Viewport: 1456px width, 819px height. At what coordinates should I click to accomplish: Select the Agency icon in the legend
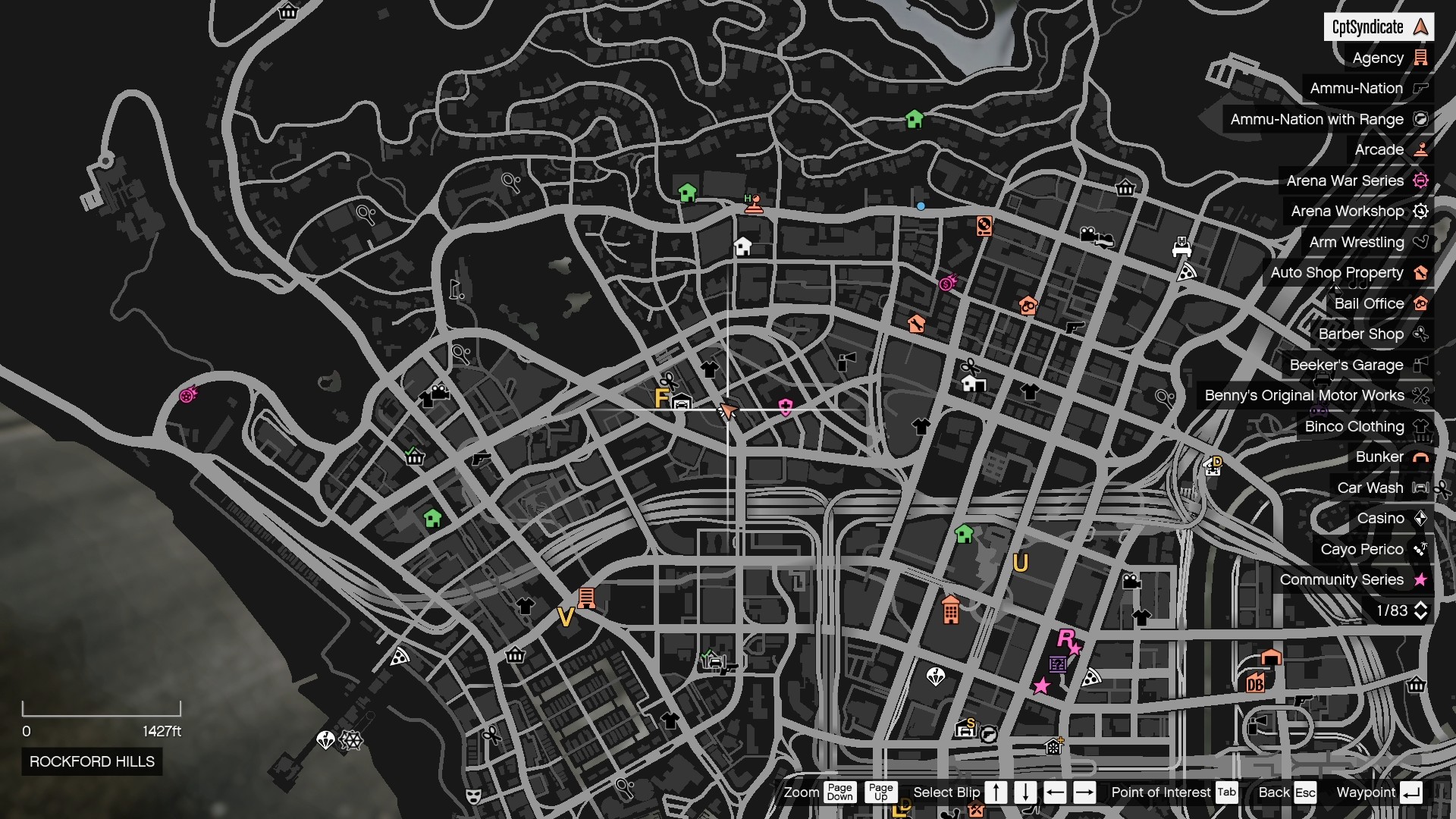(1422, 58)
